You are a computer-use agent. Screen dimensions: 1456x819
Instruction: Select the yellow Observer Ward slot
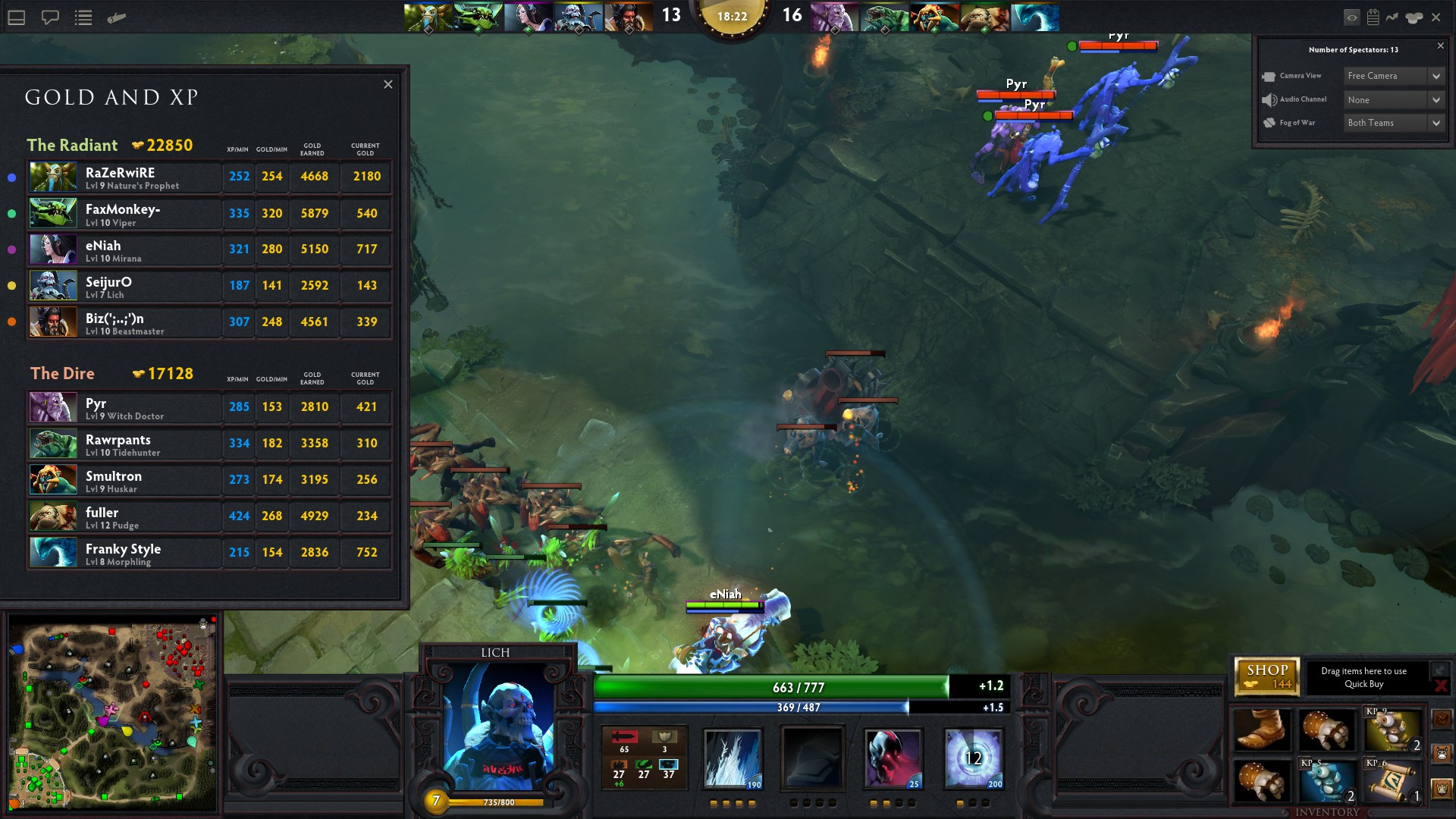(x=1393, y=730)
